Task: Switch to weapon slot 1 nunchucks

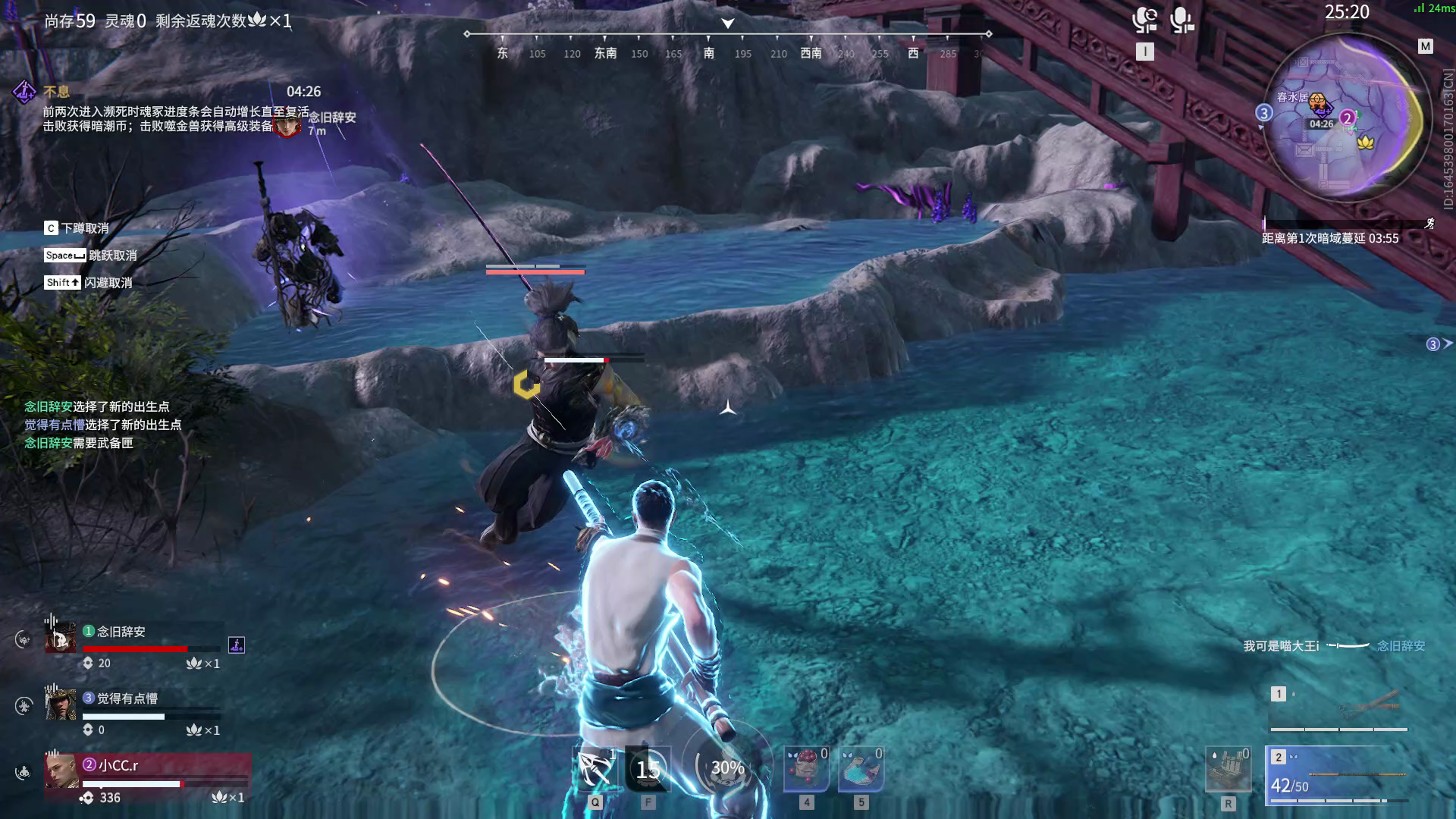Action: click(x=1338, y=708)
